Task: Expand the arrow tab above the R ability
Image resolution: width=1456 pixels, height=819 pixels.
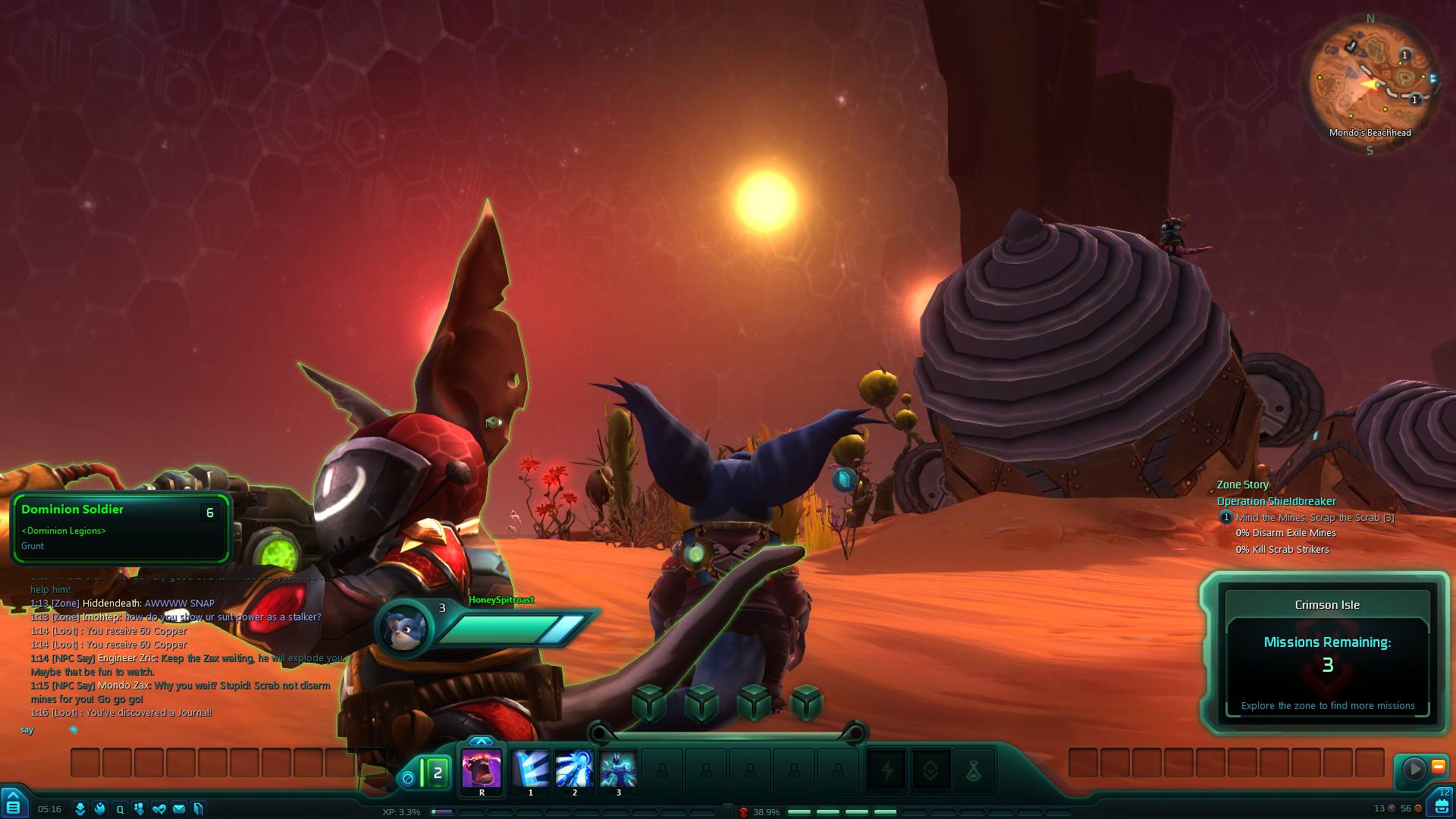Action: click(481, 741)
